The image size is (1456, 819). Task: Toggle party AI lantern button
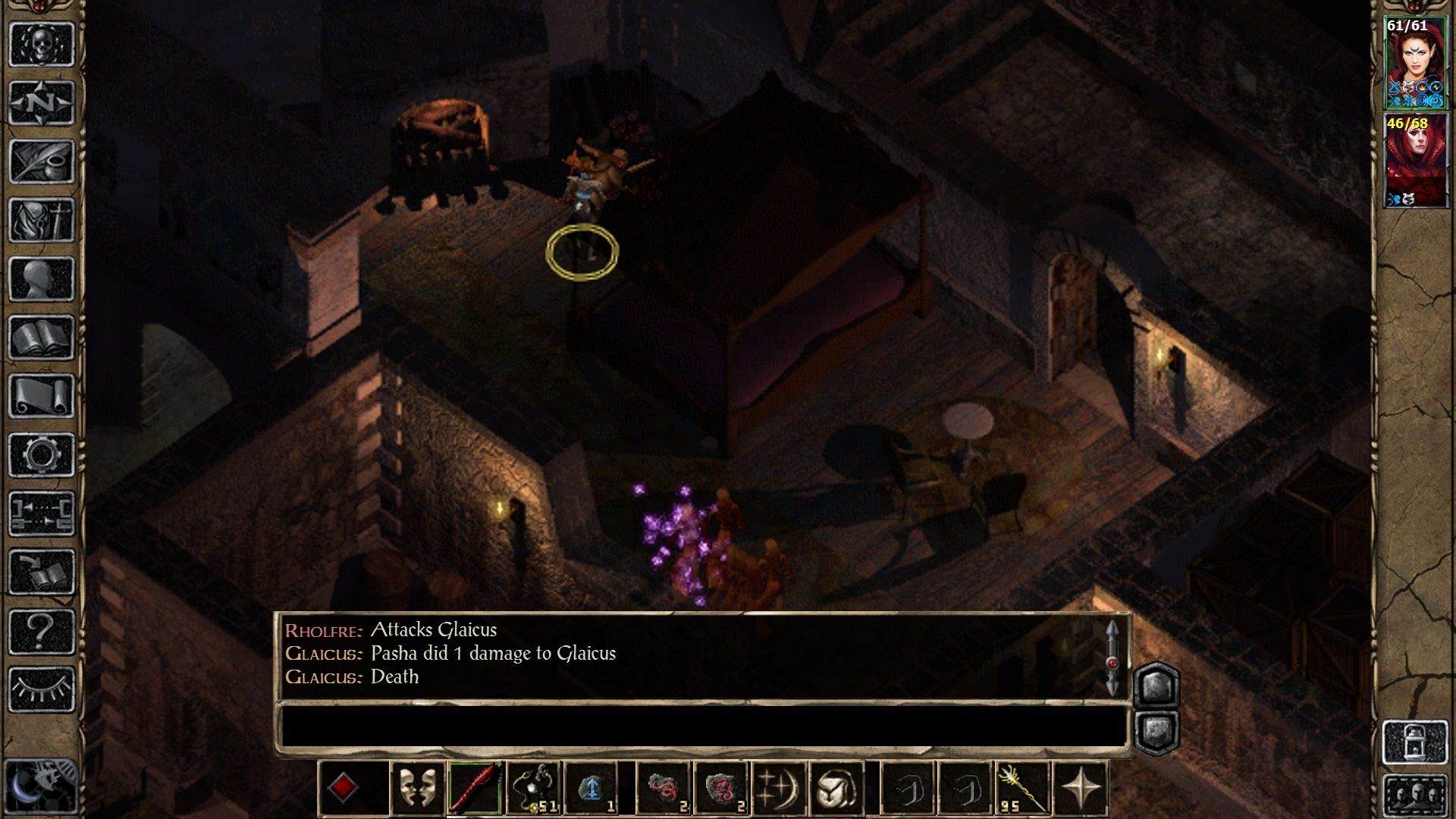[1415, 742]
